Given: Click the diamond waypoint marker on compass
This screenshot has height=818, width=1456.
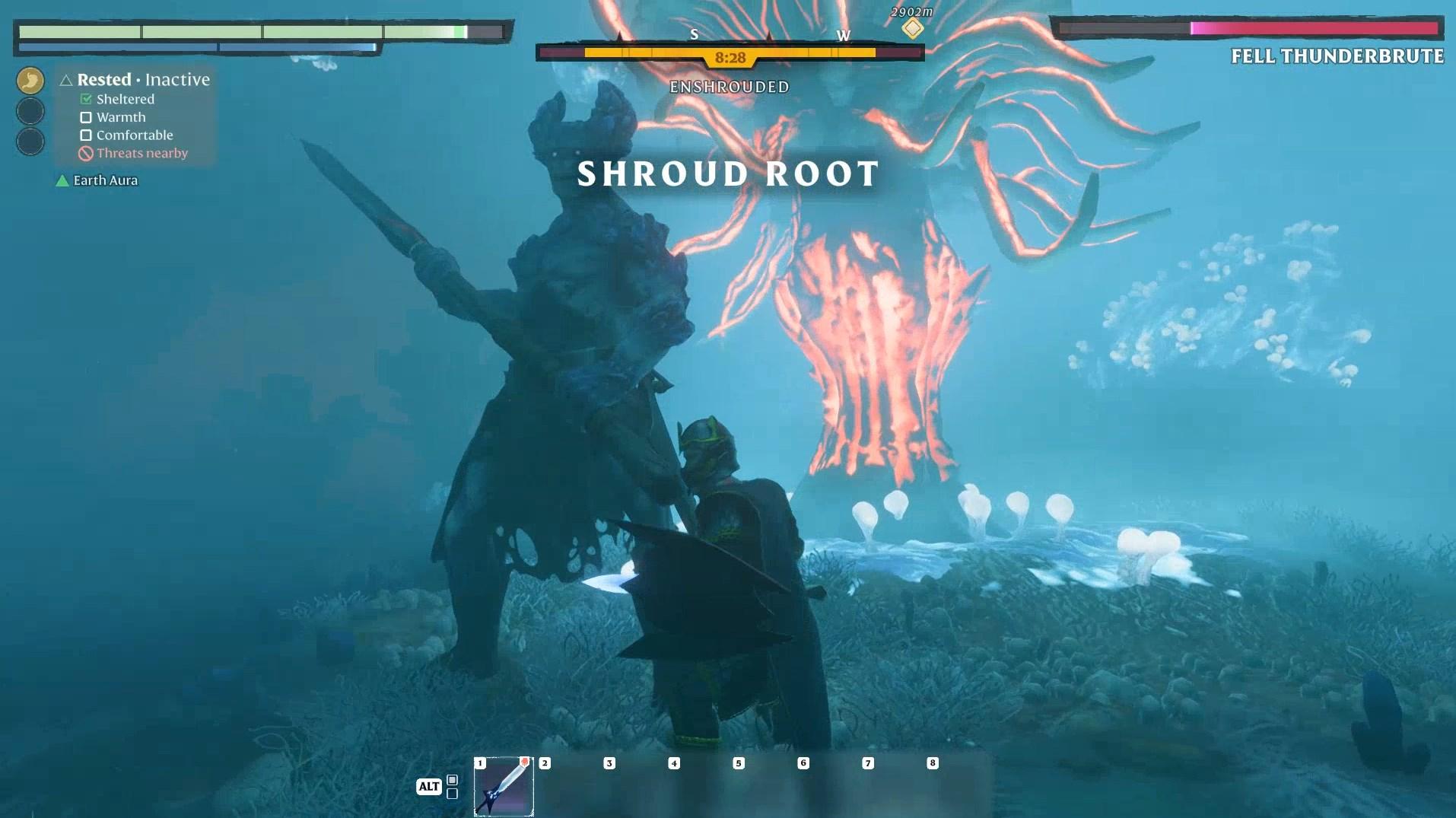Looking at the screenshot, I should tap(912, 29).
